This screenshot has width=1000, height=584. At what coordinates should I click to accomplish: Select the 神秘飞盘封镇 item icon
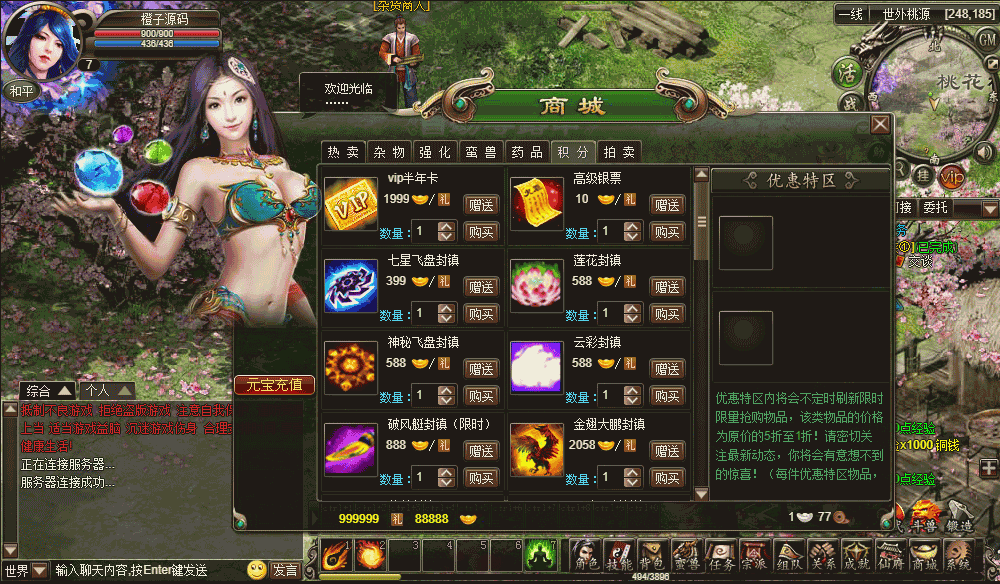coord(350,367)
